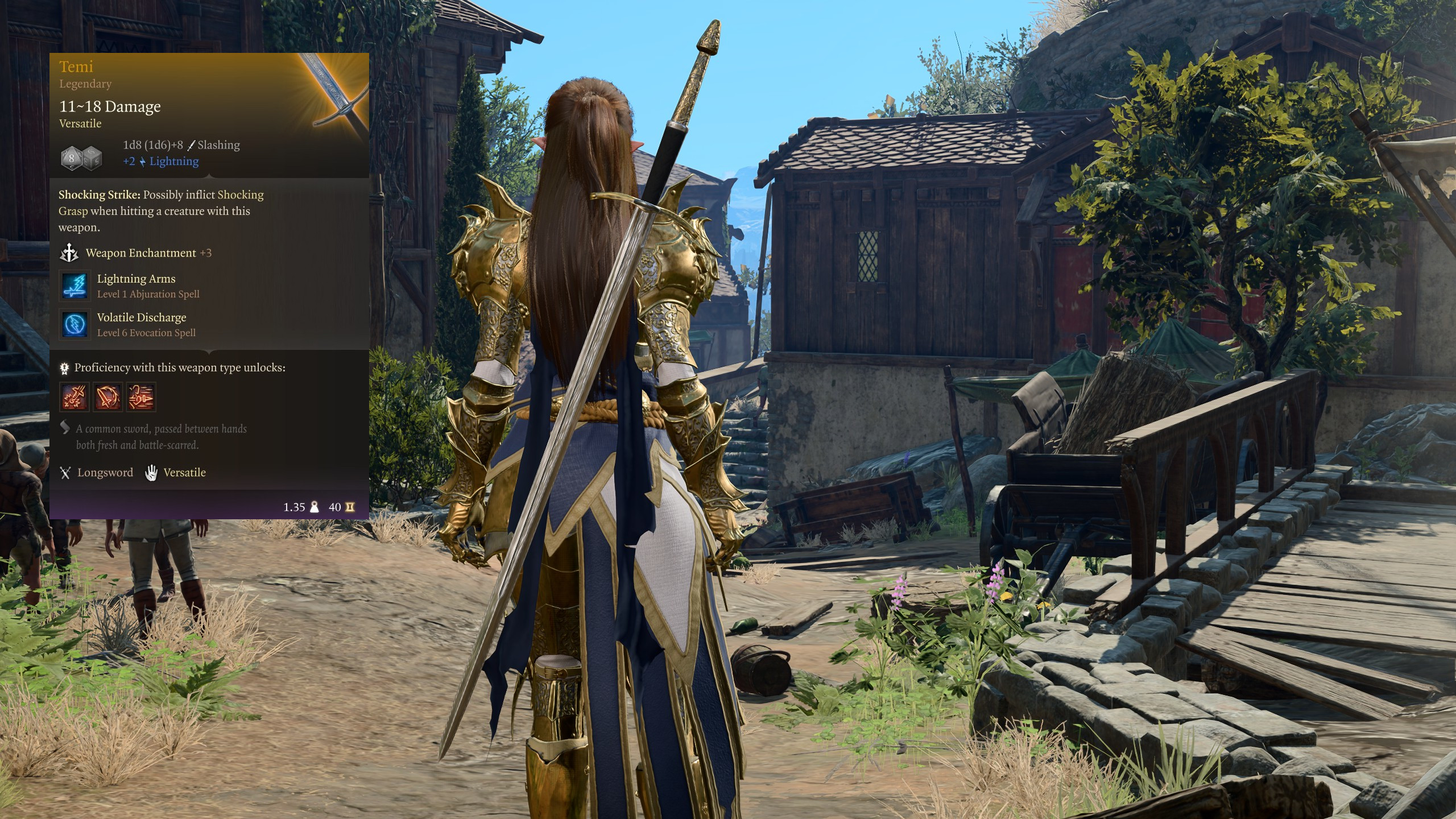The image size is (1456, 819).
Task: Click the Weapon Enchantment +3 icon
Action: click(x=69, y=253)
